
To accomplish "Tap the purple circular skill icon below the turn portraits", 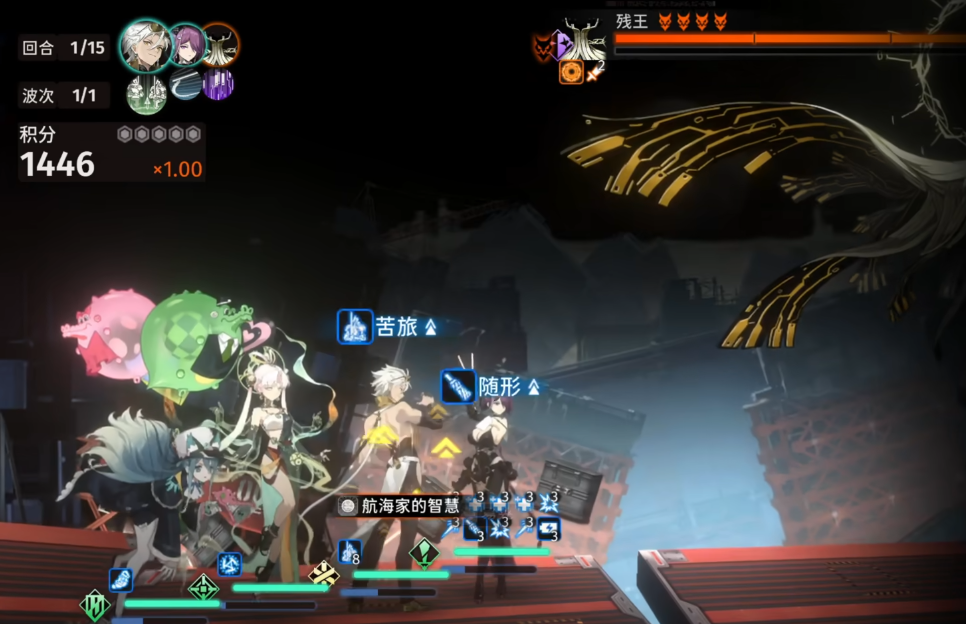I will [x=218, y=84].
